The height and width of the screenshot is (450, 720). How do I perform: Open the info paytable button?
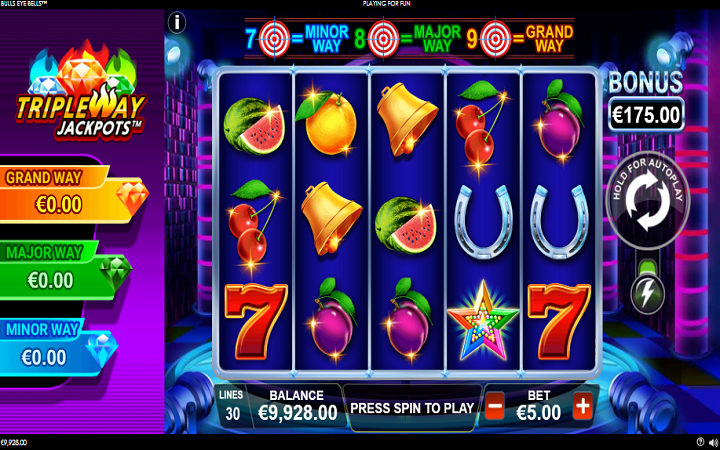(x=178, y=21)
